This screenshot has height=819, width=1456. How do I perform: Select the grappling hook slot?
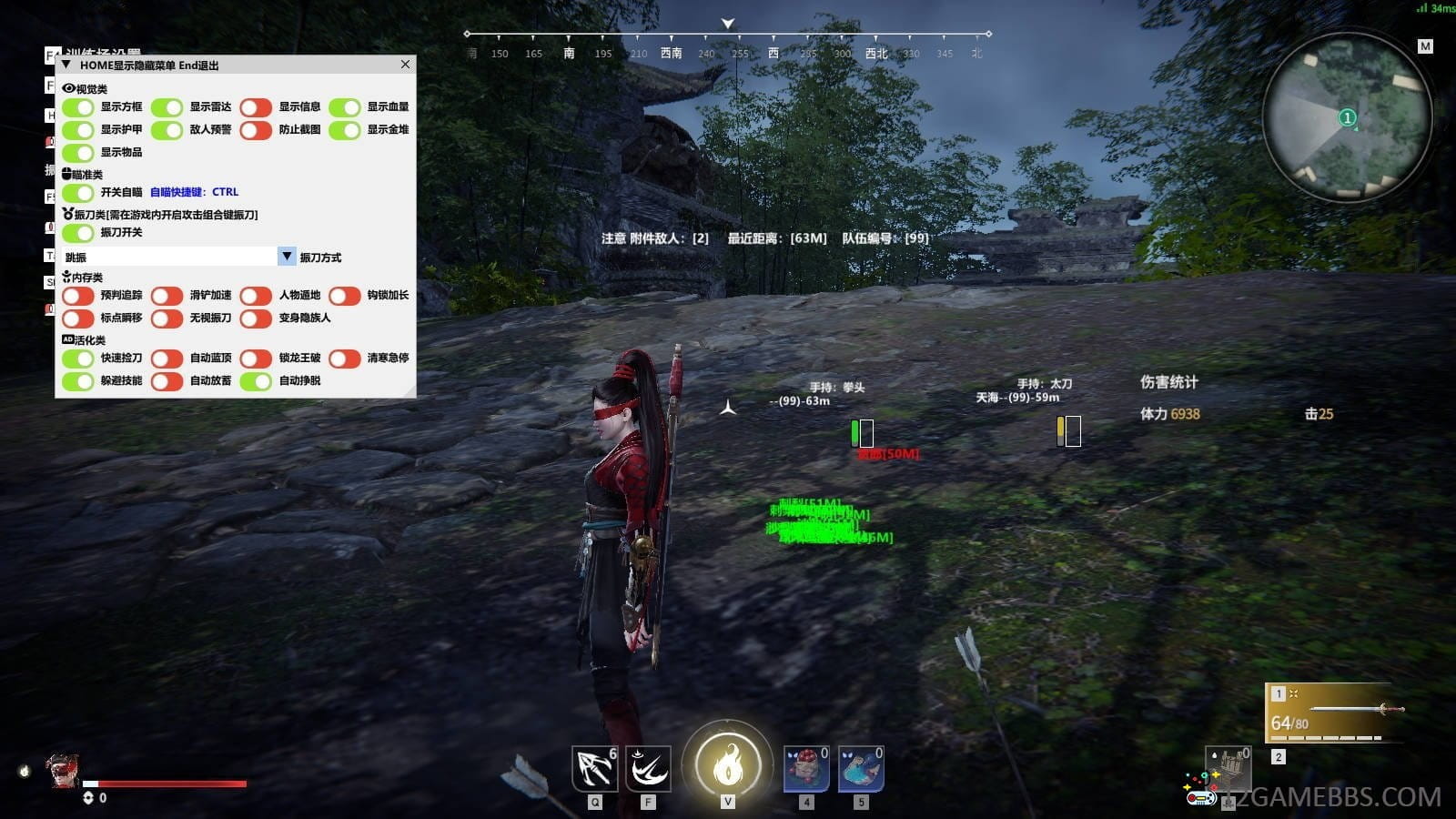594,769
